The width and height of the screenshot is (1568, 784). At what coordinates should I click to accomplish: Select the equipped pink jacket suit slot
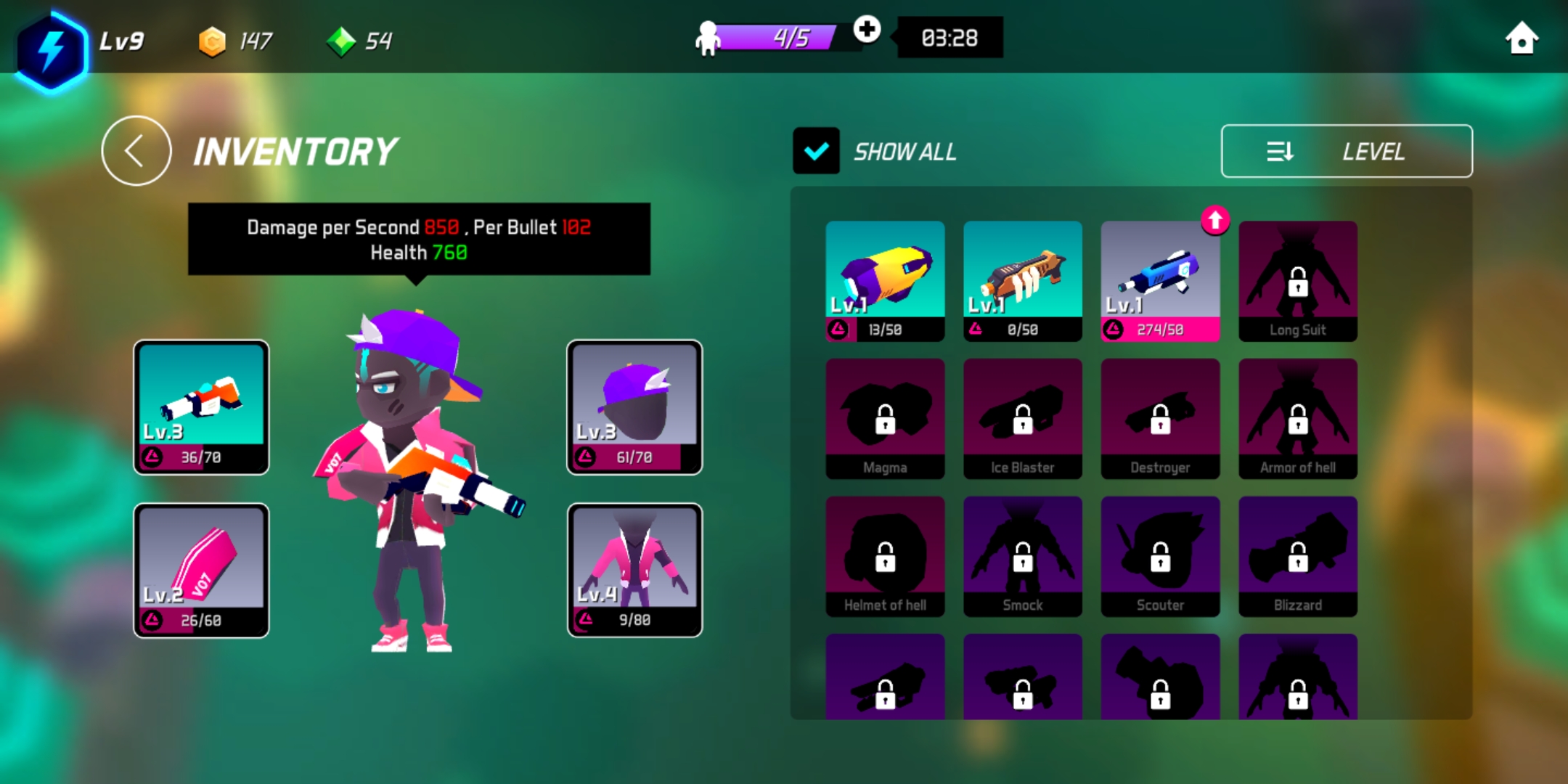[634, 571]
